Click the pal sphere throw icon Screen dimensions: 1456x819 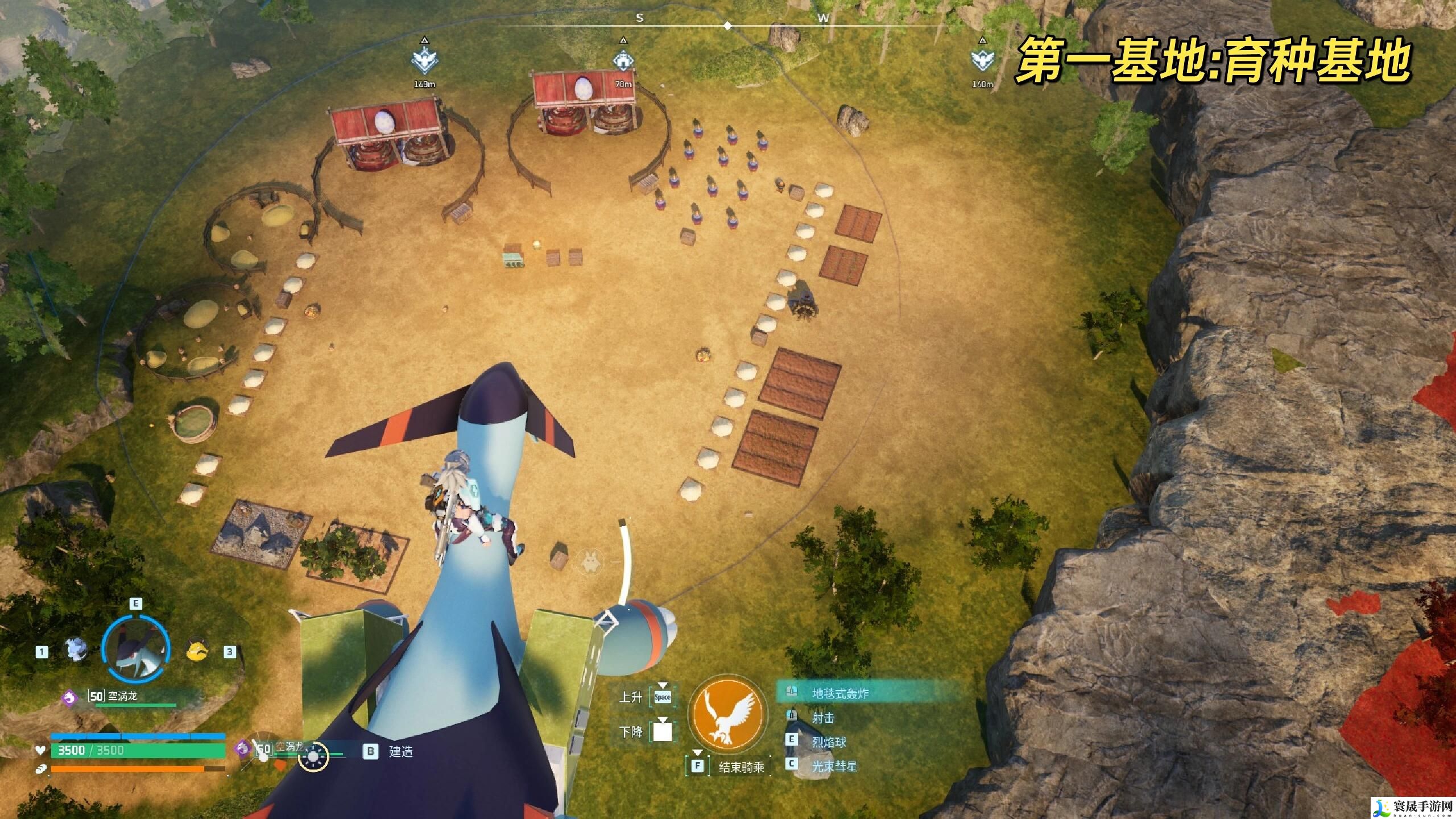click(x=314, y=756)
